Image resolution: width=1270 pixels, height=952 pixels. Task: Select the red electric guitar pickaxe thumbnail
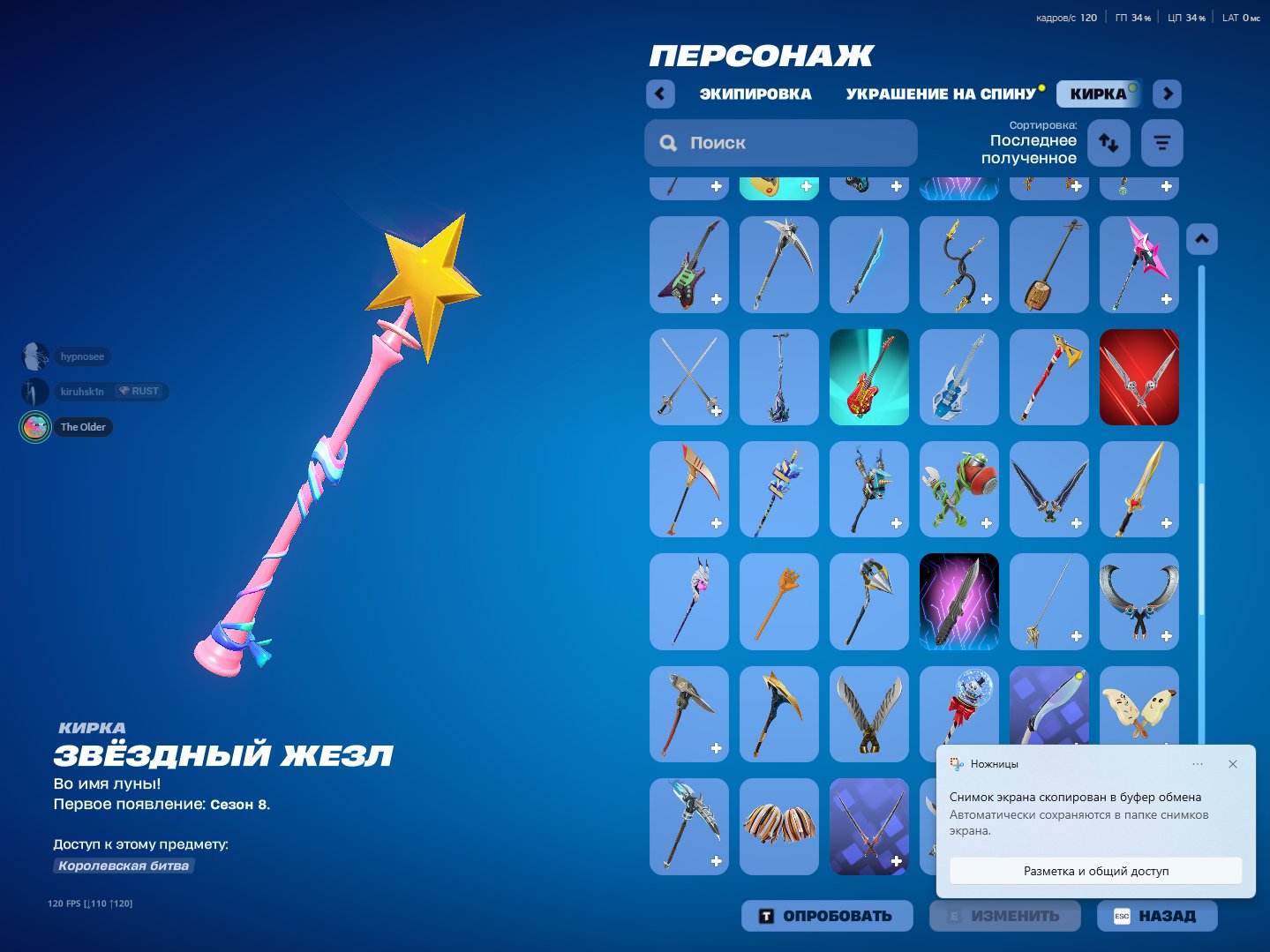[869, 377]
